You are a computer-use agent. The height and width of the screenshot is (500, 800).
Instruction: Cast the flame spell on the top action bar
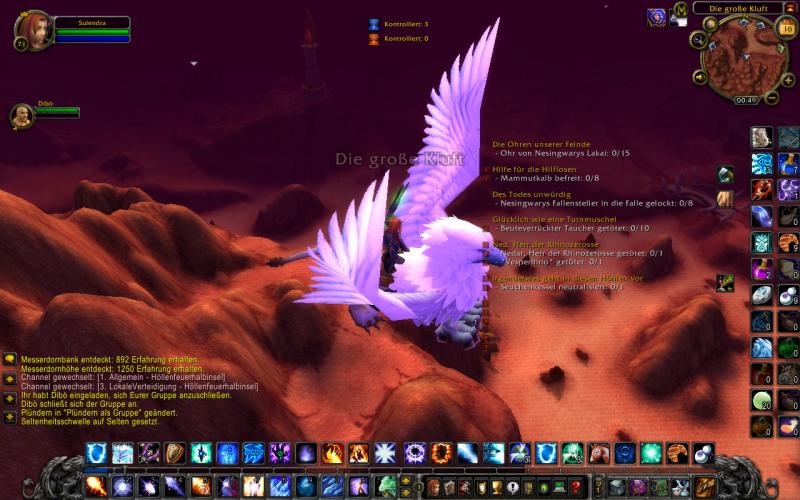click(x=332, y=453)
